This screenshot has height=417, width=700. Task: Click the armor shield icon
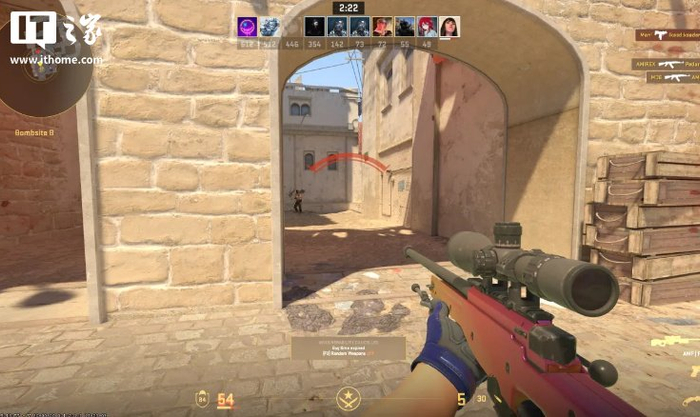click(201, 400)
